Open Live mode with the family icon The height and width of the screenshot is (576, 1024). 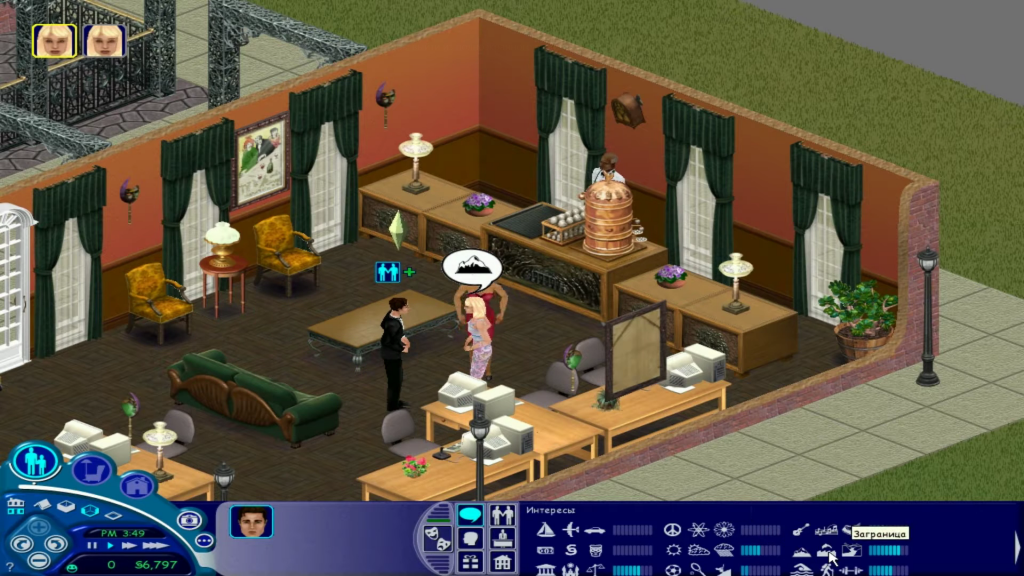(35, 462)
